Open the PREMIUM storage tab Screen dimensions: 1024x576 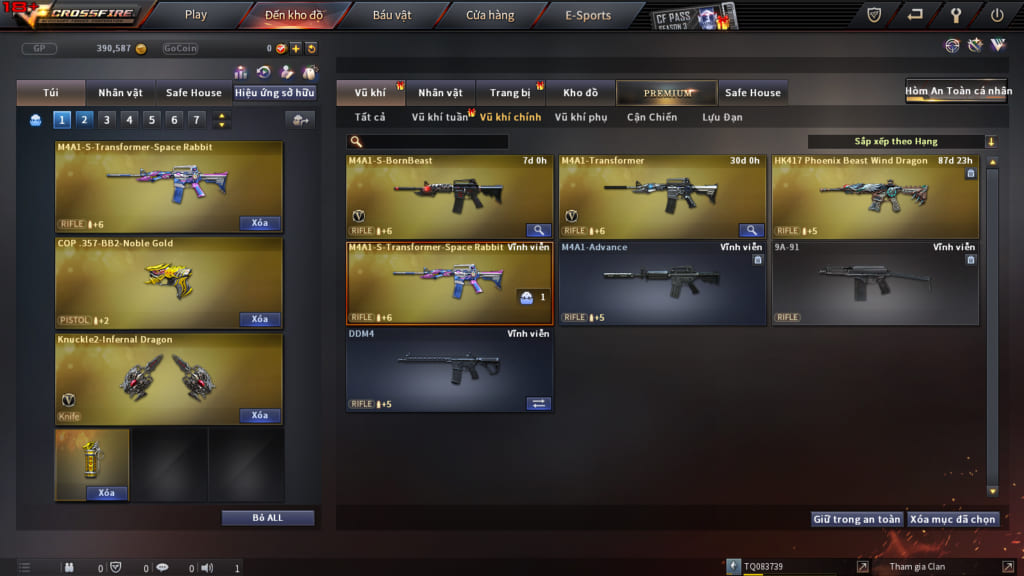pos(667,93)
